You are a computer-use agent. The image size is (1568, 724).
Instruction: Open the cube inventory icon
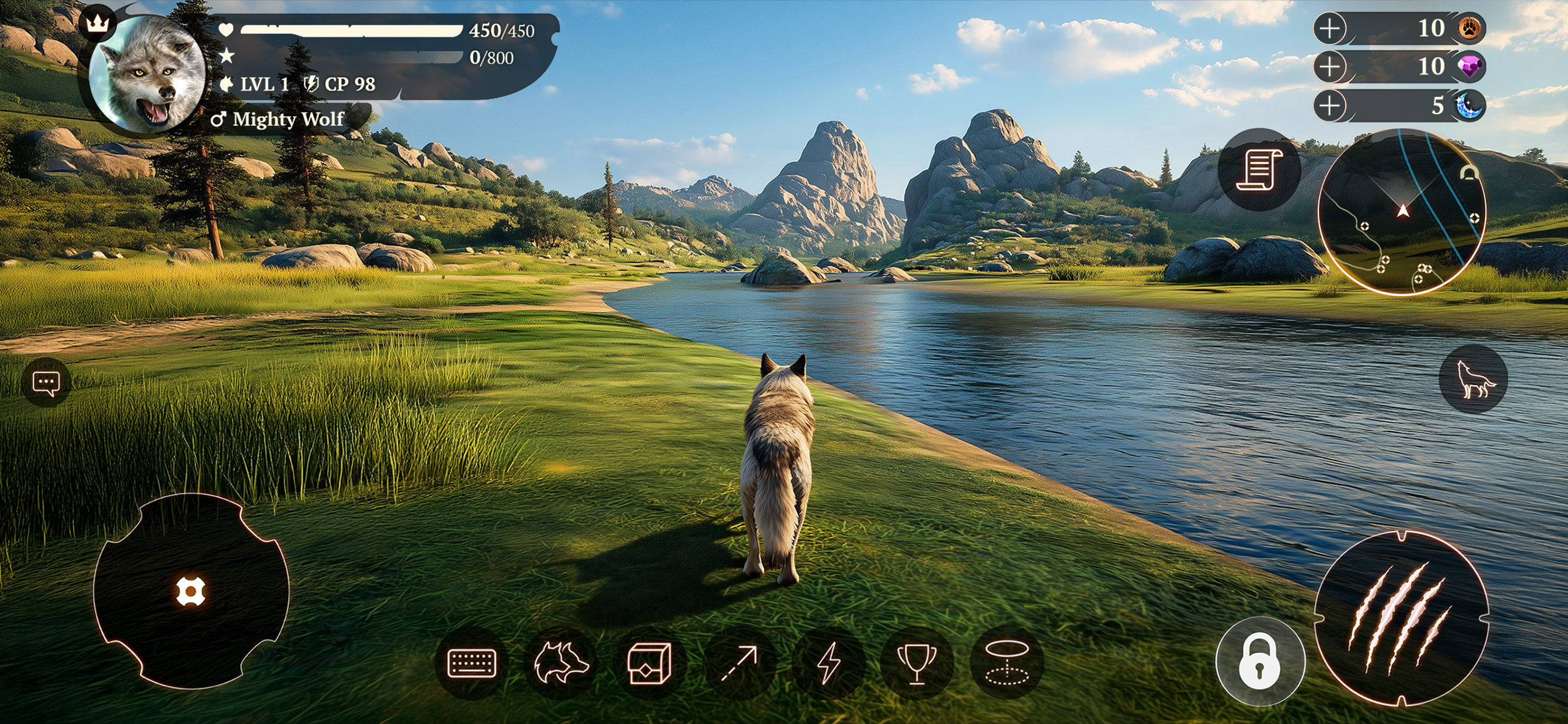[x=649, y=663]
